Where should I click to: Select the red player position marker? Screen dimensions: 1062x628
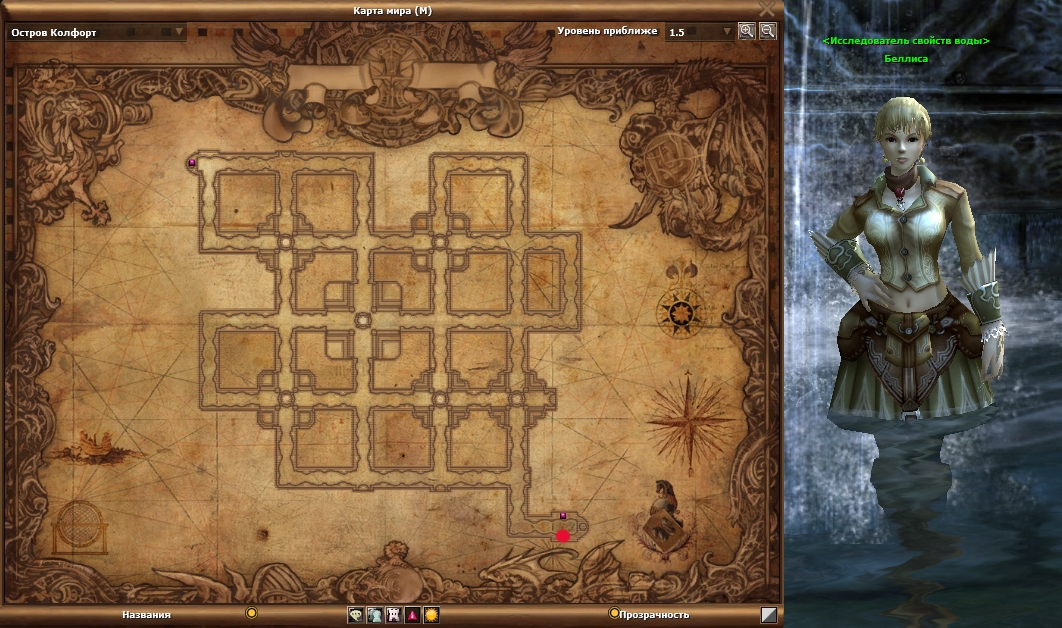point(563,536)
